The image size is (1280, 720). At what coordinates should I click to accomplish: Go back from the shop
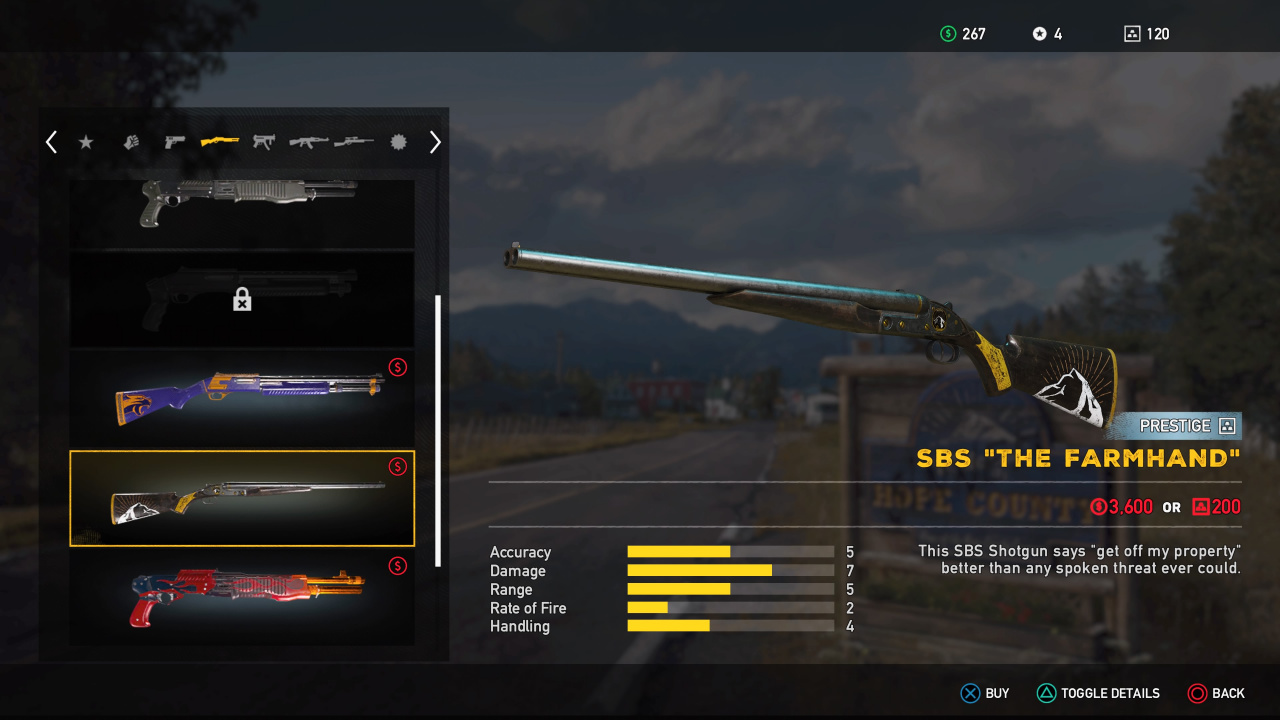1216,693
